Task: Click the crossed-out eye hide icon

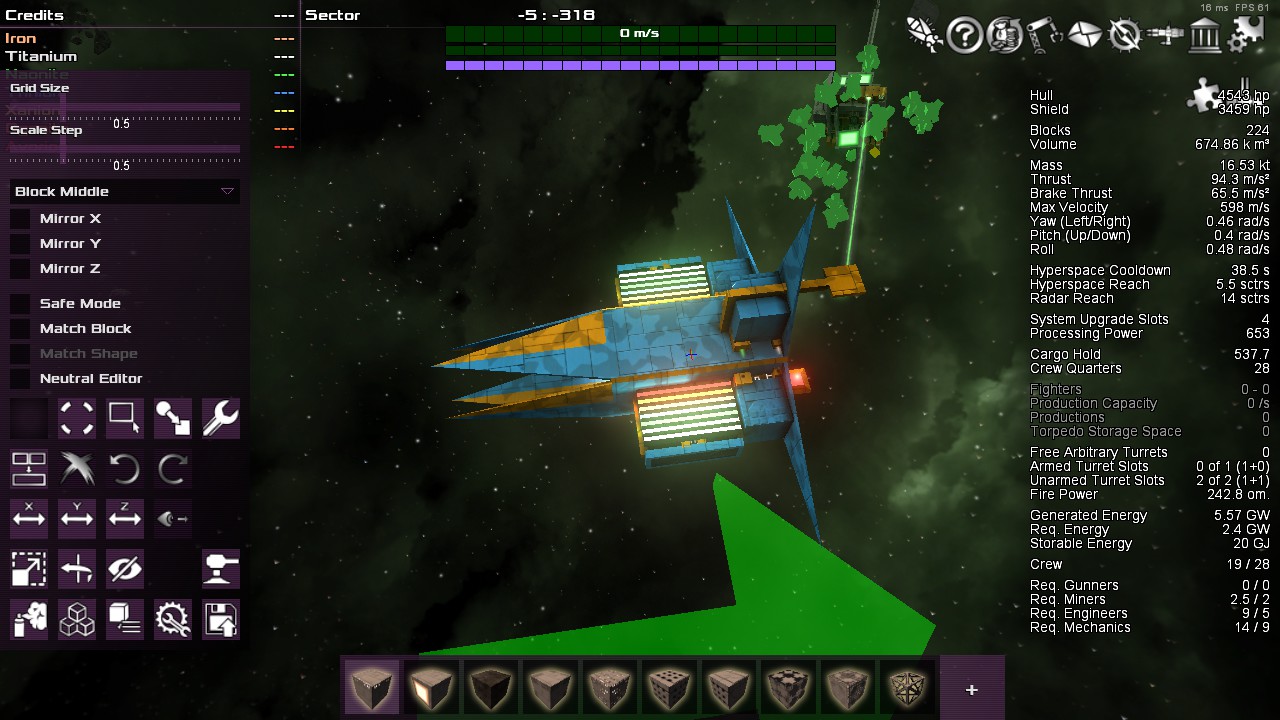Action: tap(124, 569)
